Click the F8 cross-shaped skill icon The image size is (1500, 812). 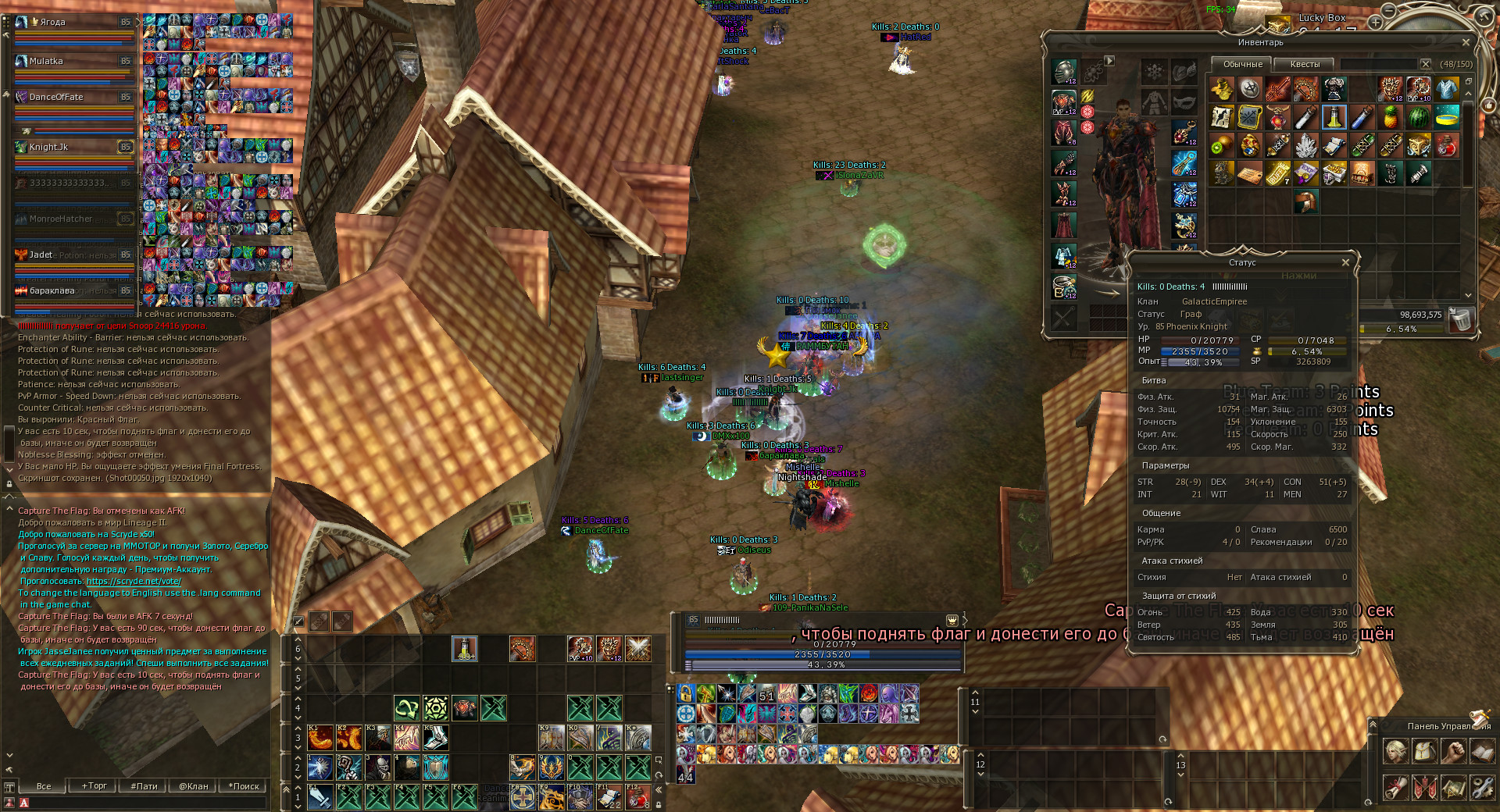click(x=523, y=796)
